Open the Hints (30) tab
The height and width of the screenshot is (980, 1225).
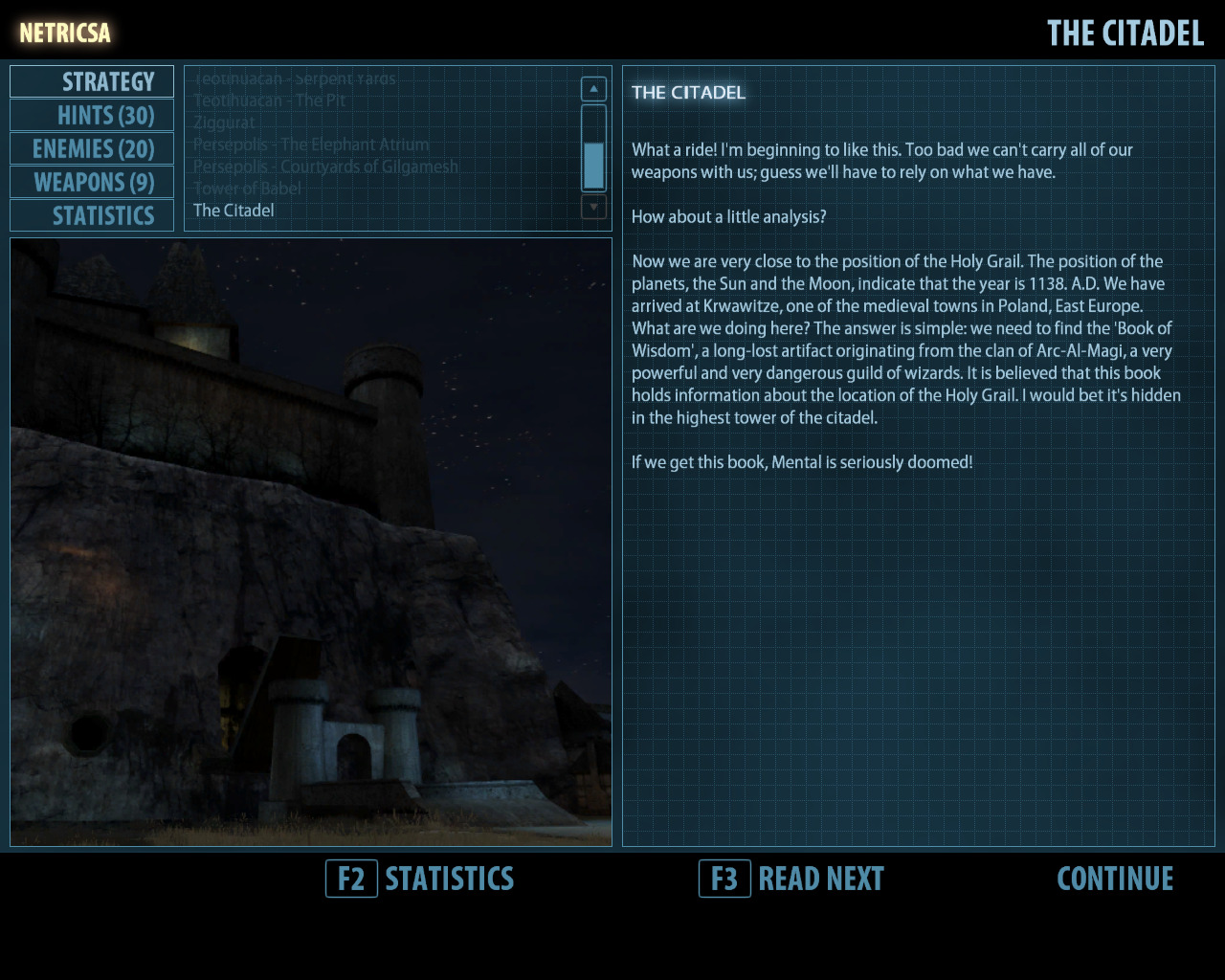[93, 116]
